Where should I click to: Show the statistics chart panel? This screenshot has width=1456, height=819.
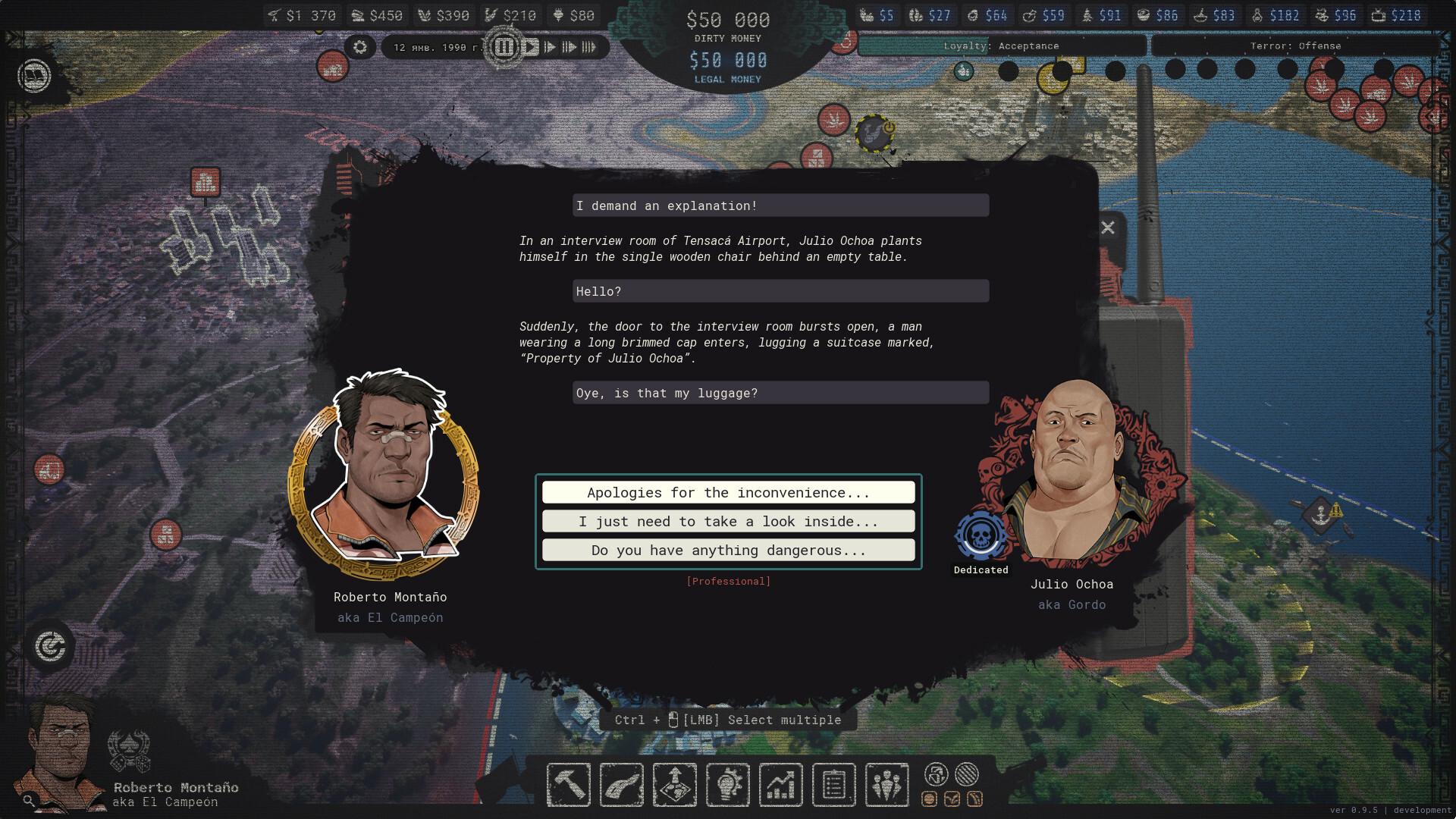pos(781,785)
